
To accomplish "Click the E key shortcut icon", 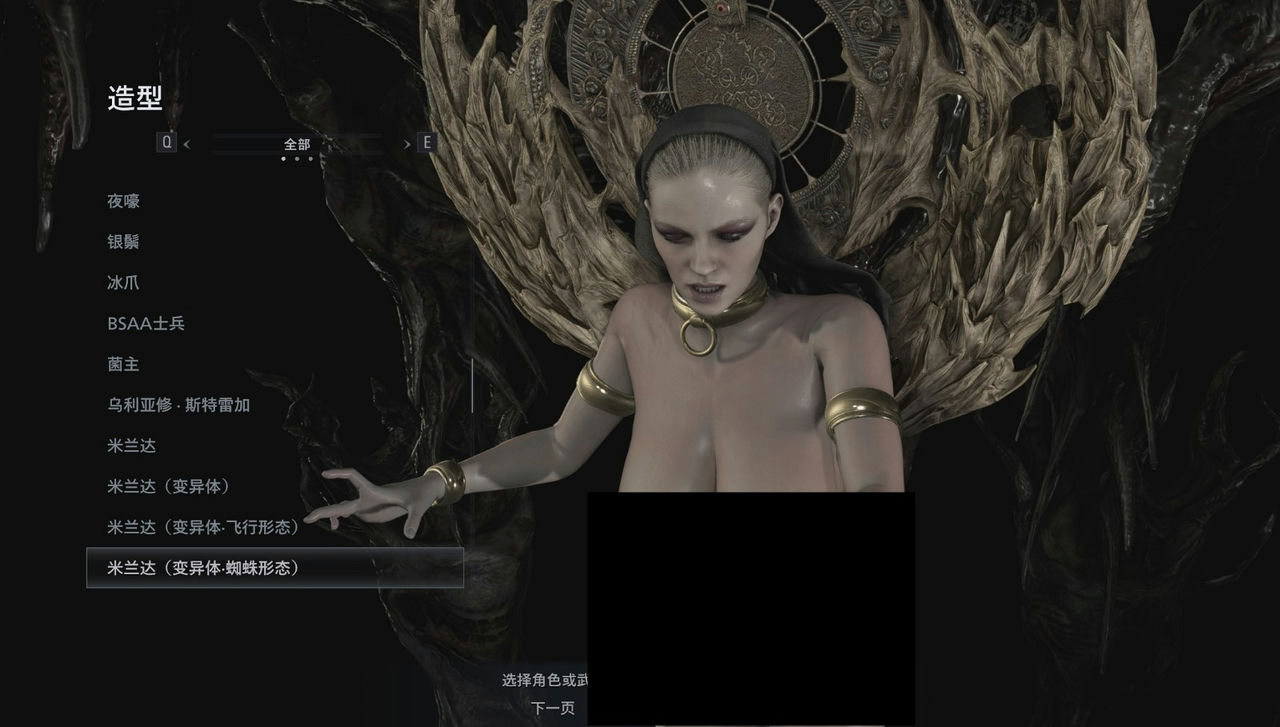I will [427, 142].
